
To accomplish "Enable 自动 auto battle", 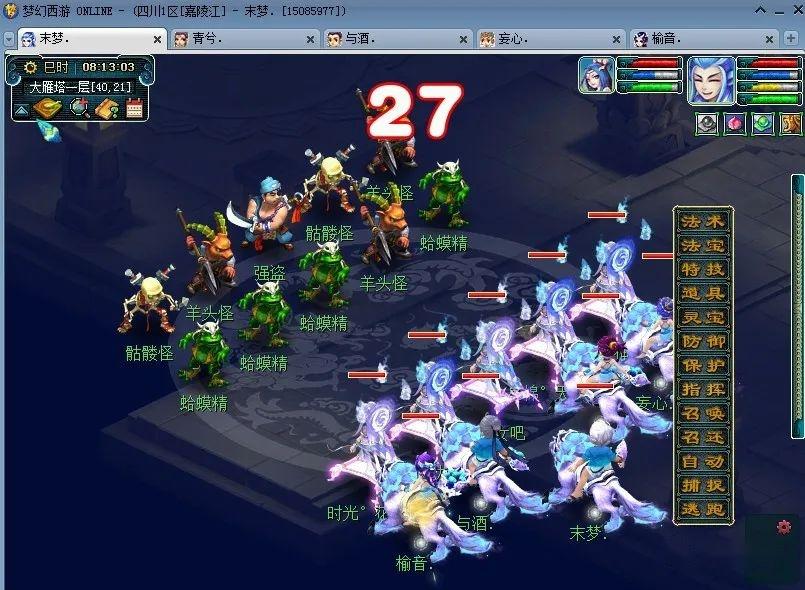I will point(703,462).
